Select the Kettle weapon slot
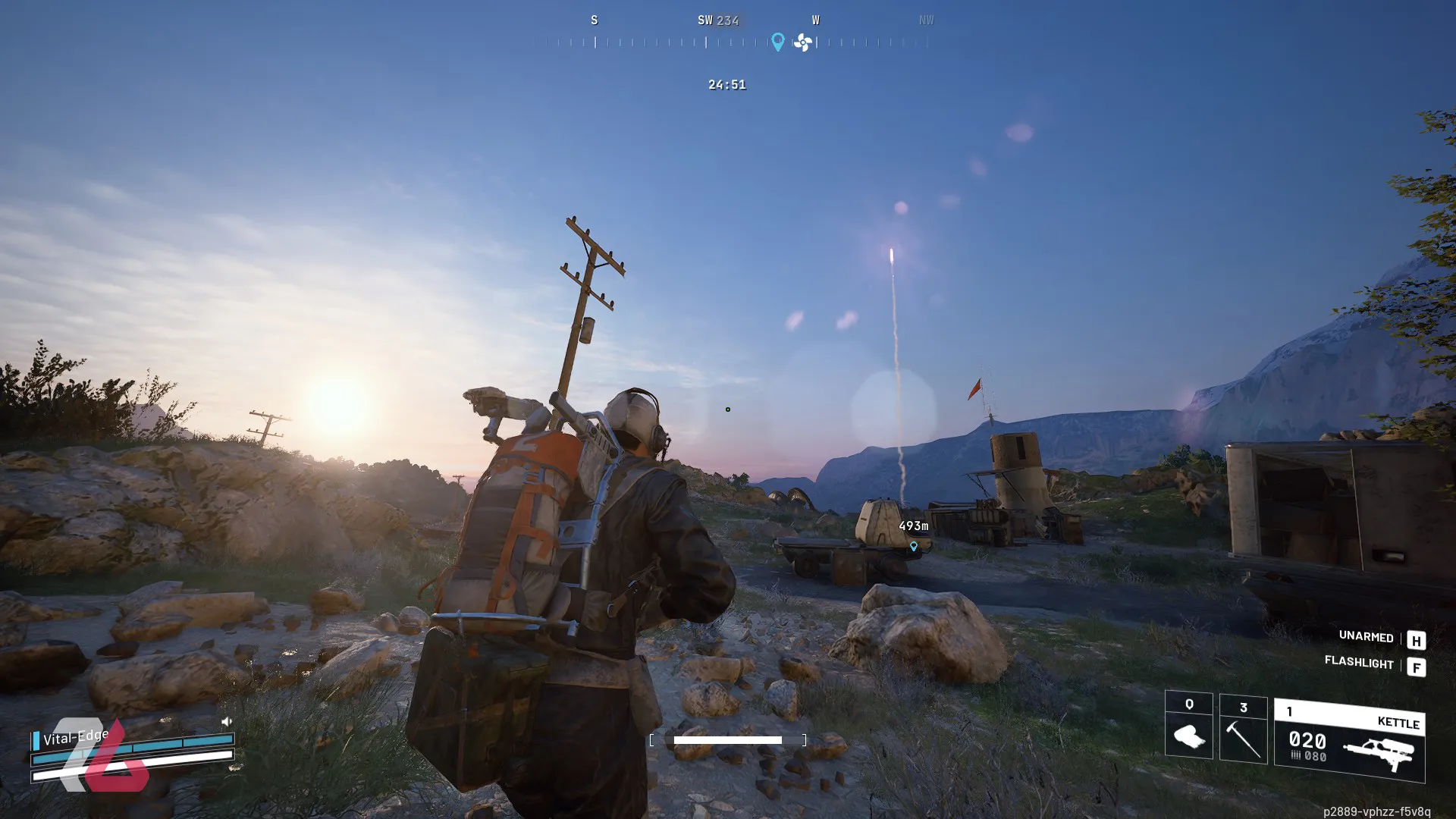Image resolution: width=1456 pixels, height=819 pixels. 1349,741
